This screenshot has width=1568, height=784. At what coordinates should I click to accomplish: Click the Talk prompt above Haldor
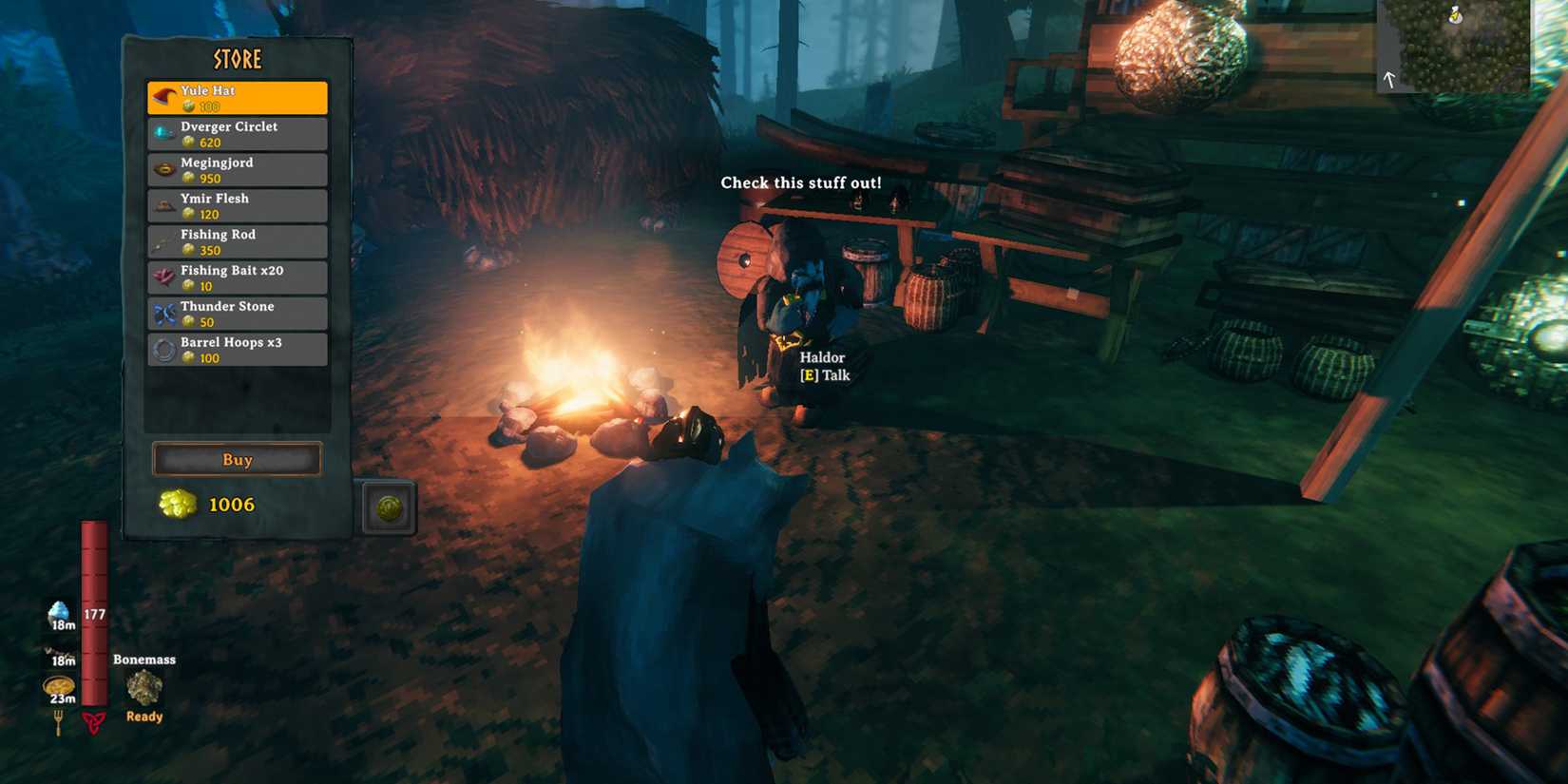(x=823, y=375)
